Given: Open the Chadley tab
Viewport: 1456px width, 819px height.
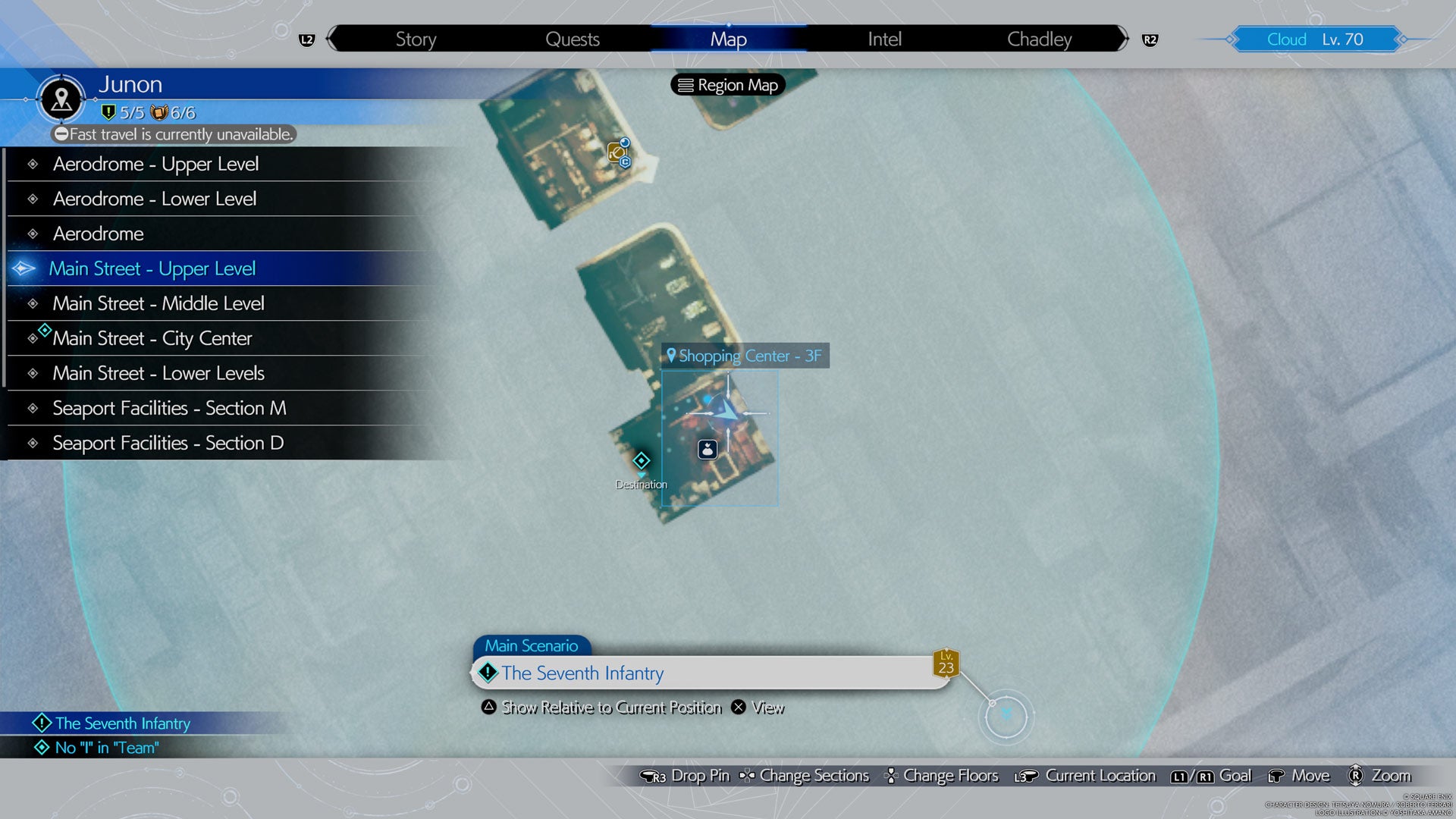Looking at the screenshot, I should pyautogui.click(x=1039, y=39).
